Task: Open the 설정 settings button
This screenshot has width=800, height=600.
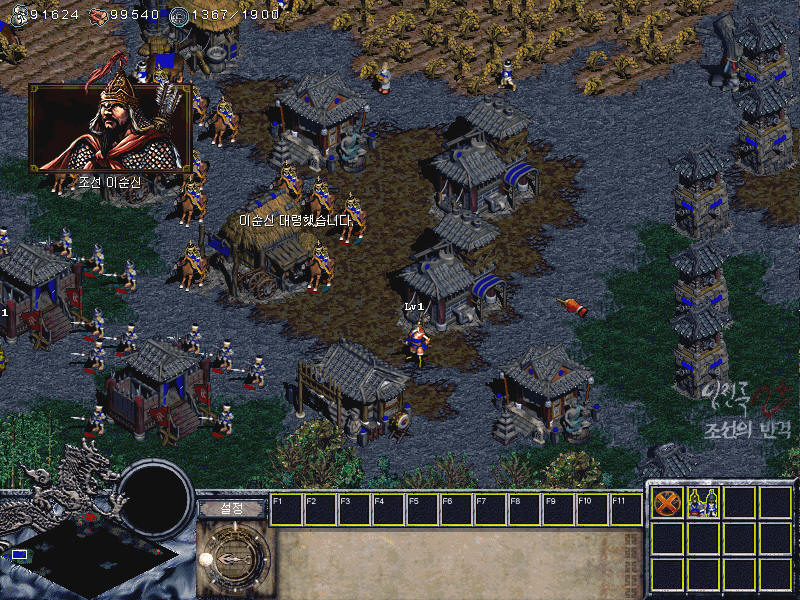Action: (x=232, y=508)
